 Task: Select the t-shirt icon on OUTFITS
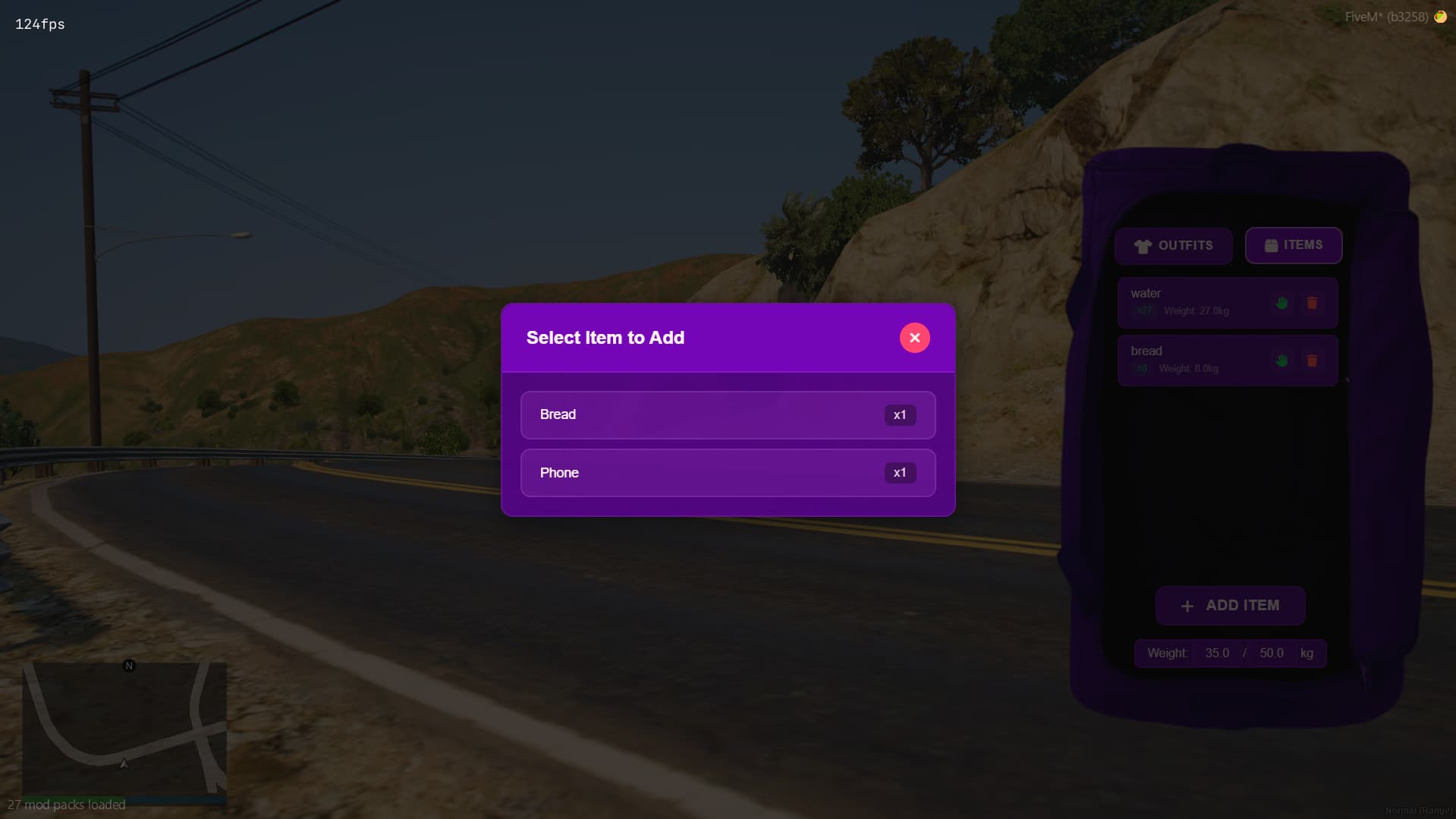[x=1143, y=245]
